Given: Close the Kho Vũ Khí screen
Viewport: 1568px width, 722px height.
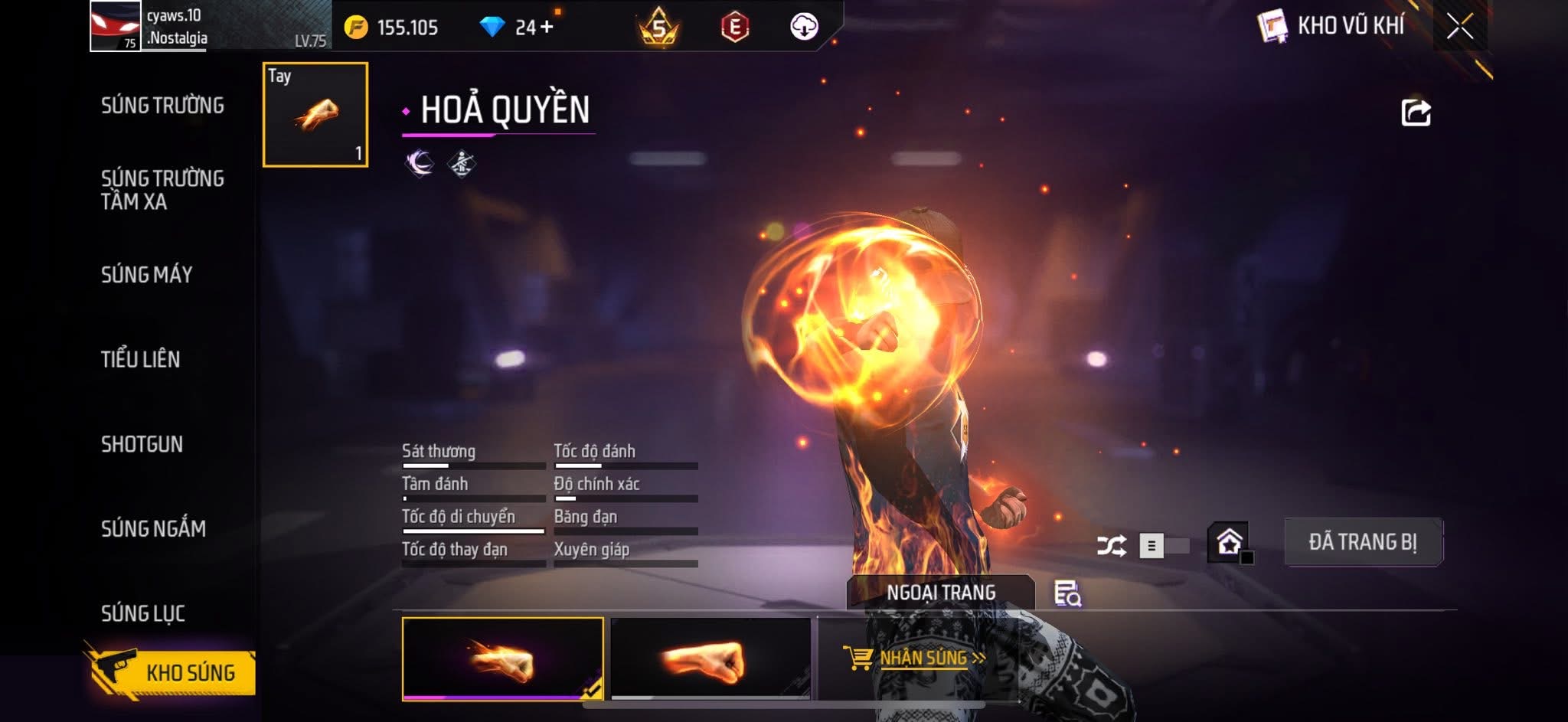Looking at the screenshot, I should [x=1459, y=27].
